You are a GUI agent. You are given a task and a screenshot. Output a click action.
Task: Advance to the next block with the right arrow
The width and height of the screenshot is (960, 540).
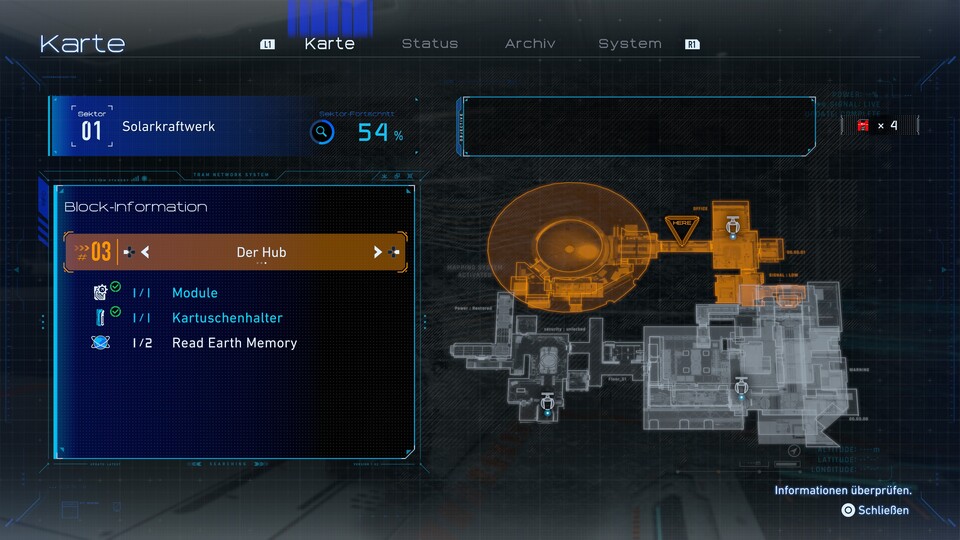tap(378, 252)
